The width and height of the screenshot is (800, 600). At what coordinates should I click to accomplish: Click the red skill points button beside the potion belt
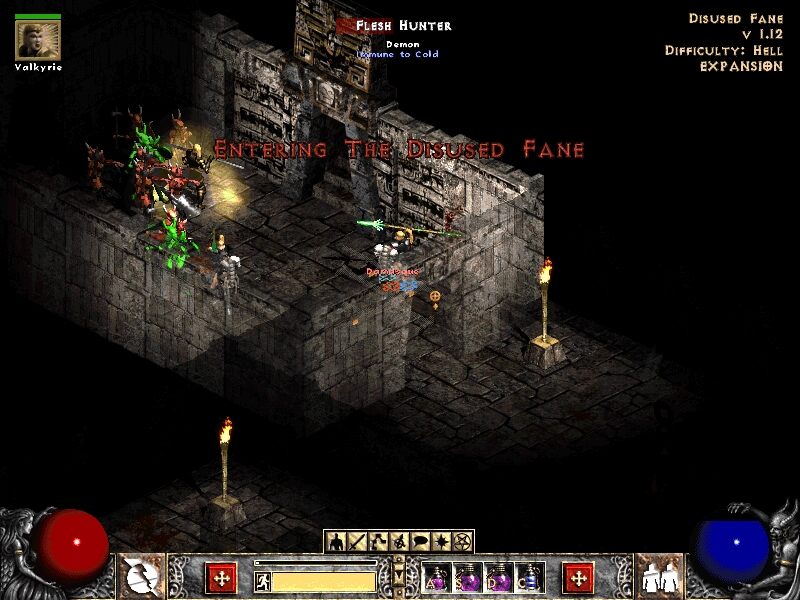pyautogui.click(x=578, y=578)
